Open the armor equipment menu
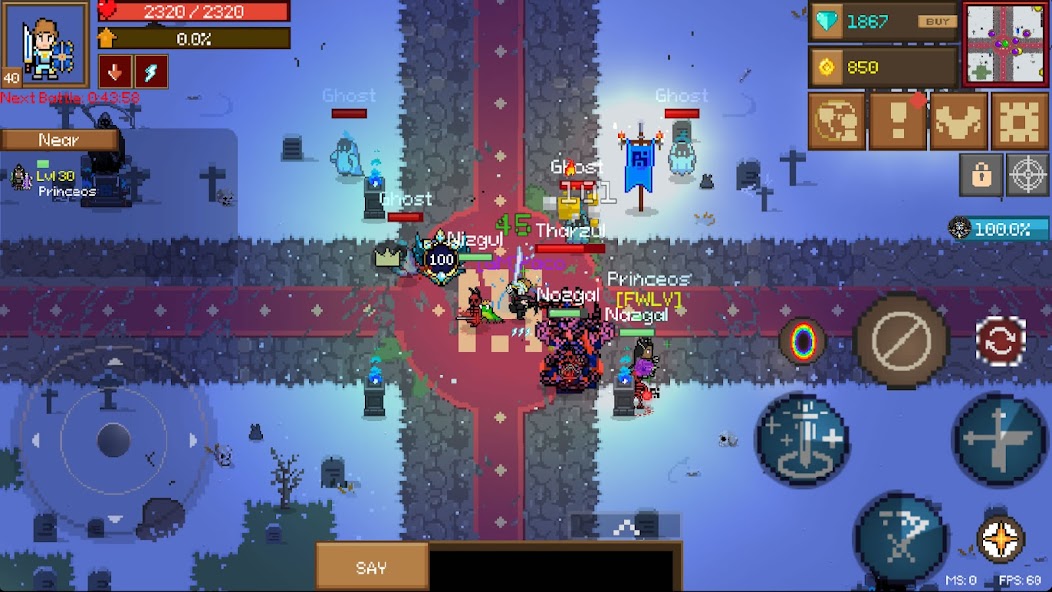 coord(958,122)
